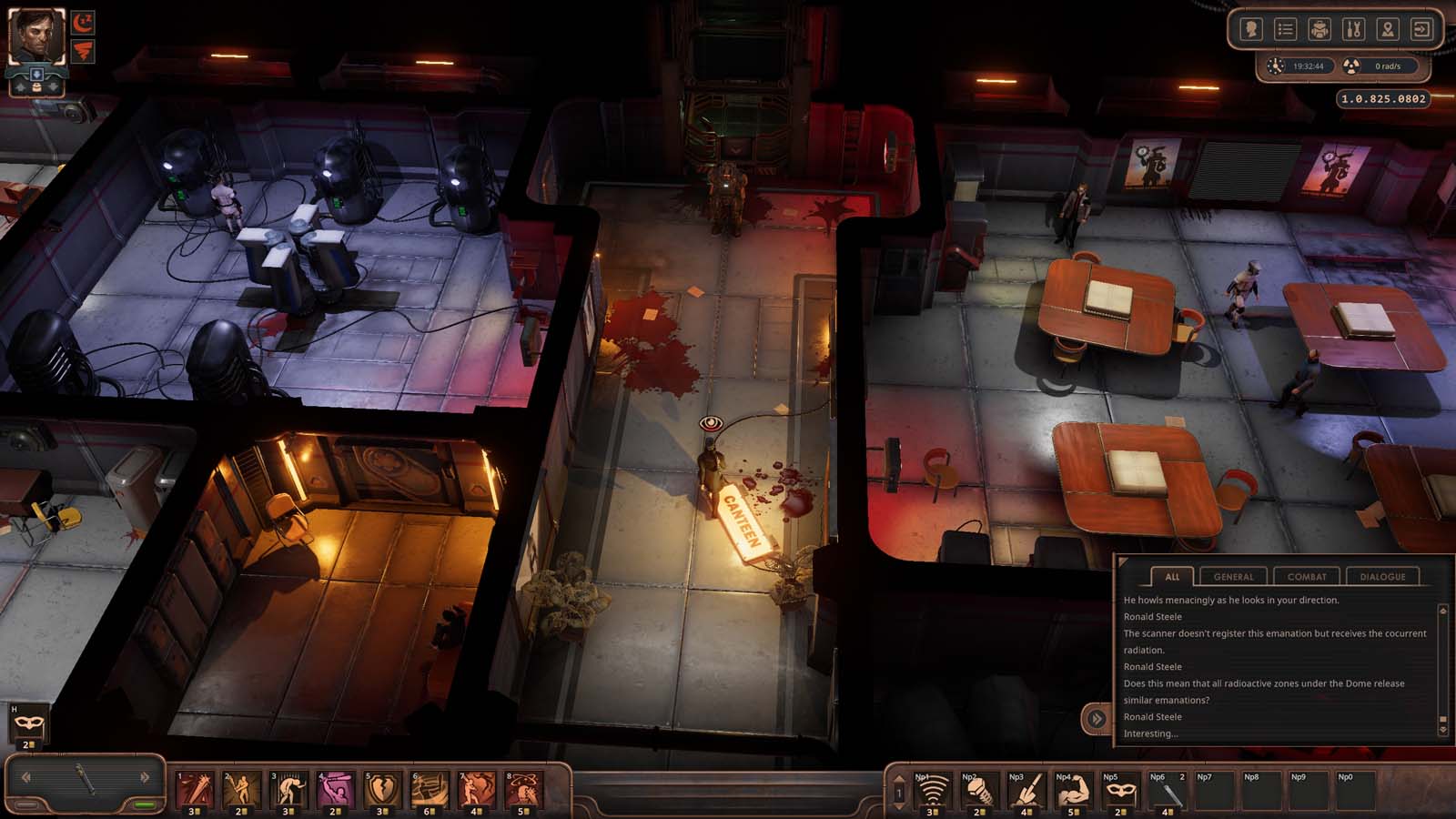Viewport: 1456px width, 819px height.
Task: Click the exit-to-menu door icon
Action: [1421, 30]
